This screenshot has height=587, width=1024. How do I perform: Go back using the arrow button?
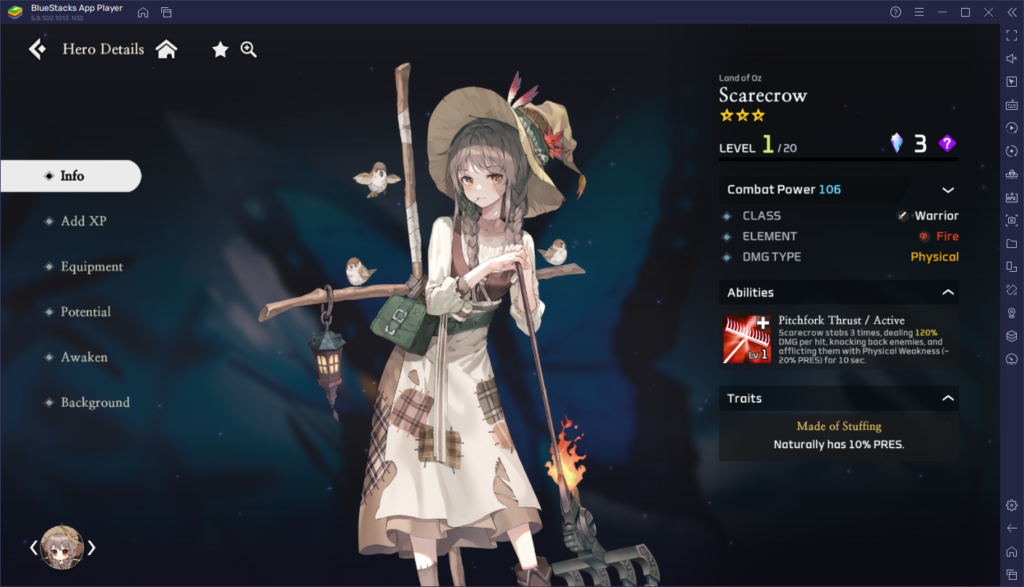(x=37, y=49)
